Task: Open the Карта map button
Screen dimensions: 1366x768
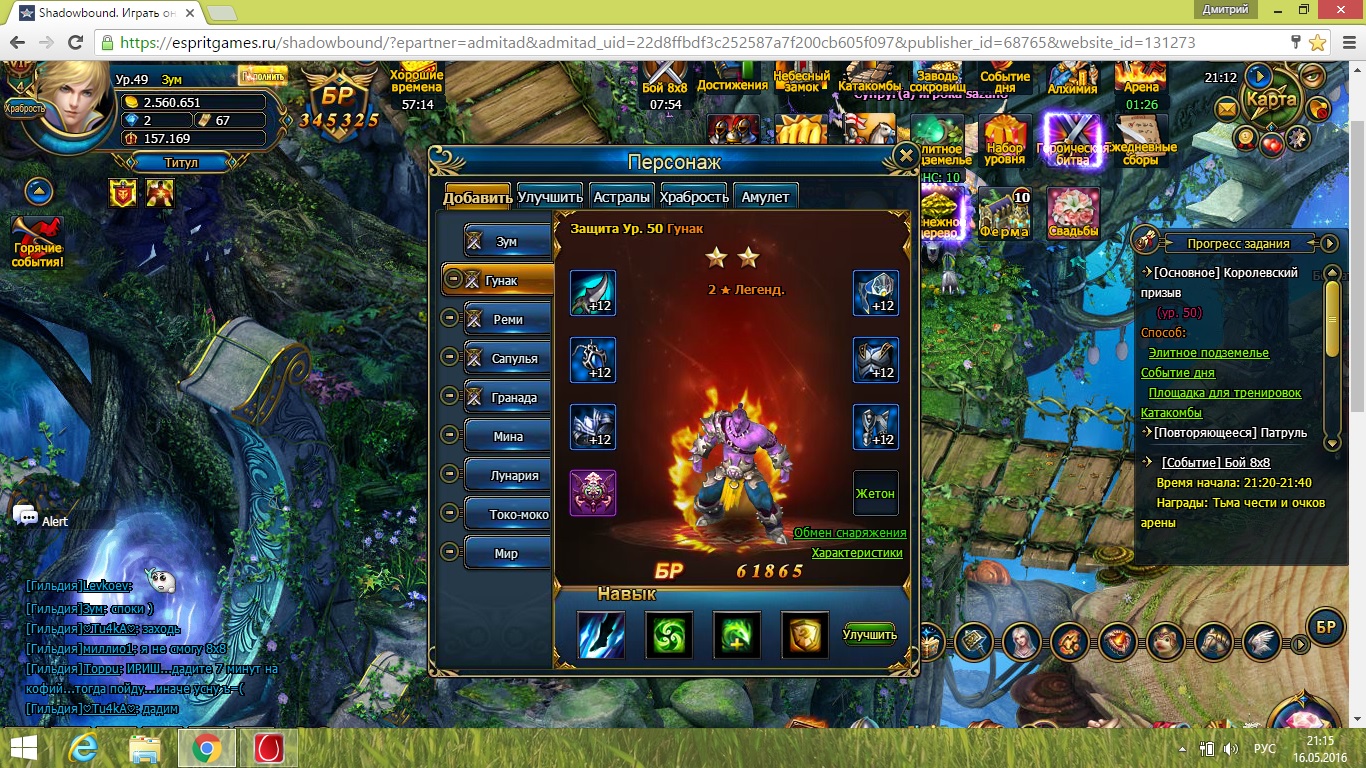Action: coord(1271,100)
